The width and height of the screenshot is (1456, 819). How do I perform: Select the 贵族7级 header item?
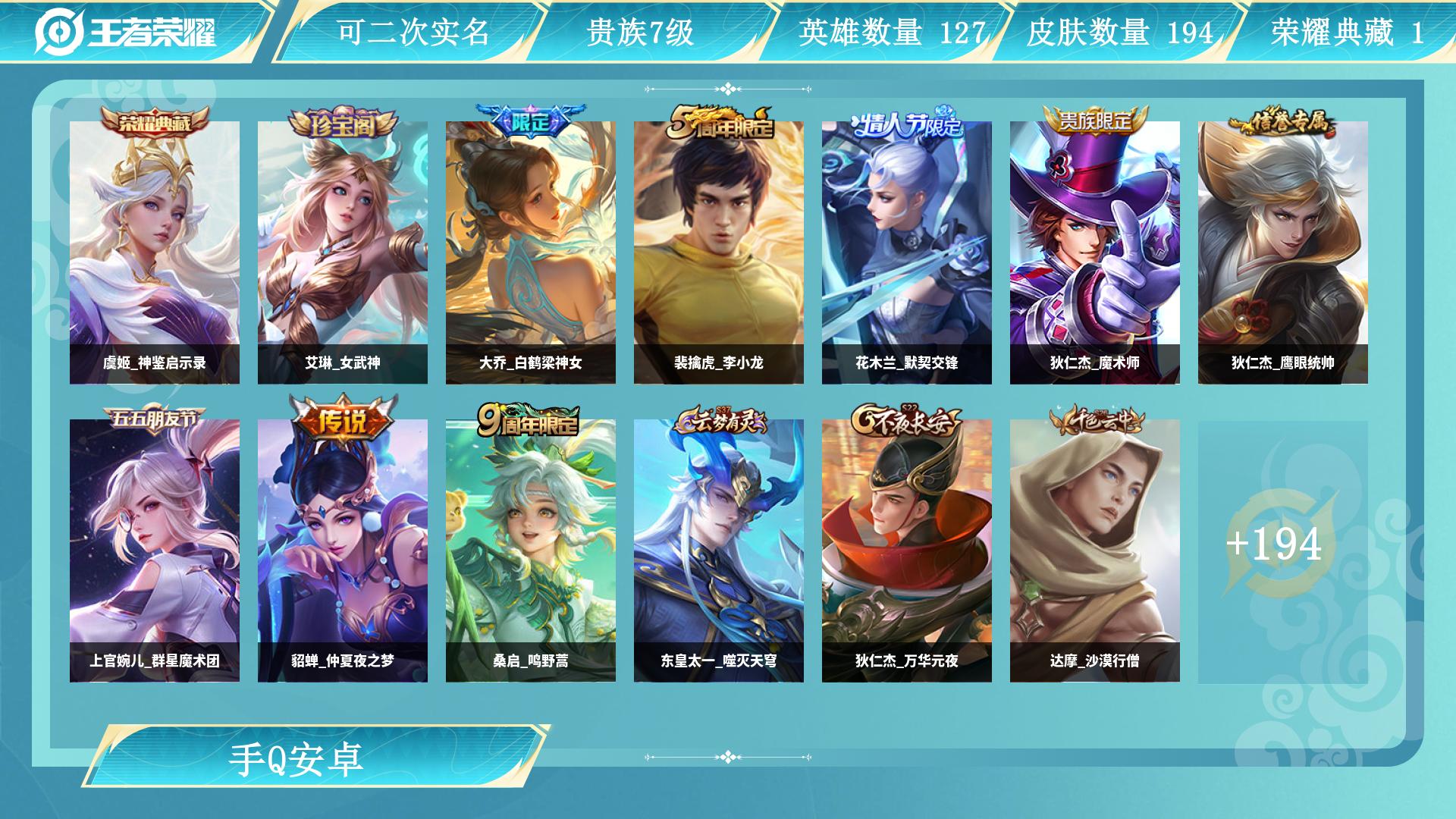point(641,32)
